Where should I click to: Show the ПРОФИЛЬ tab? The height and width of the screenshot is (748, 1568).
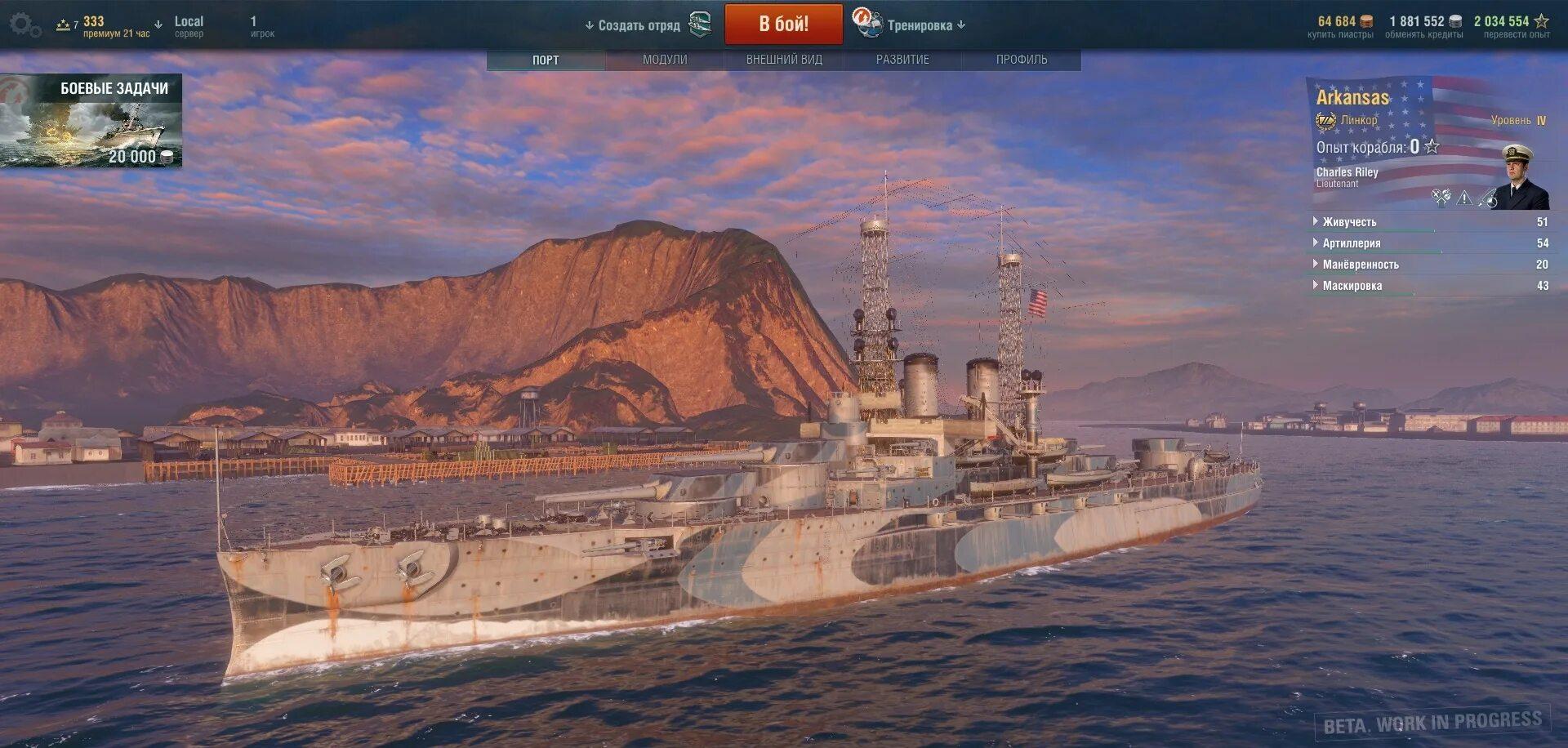click(x=1022, y=60)
